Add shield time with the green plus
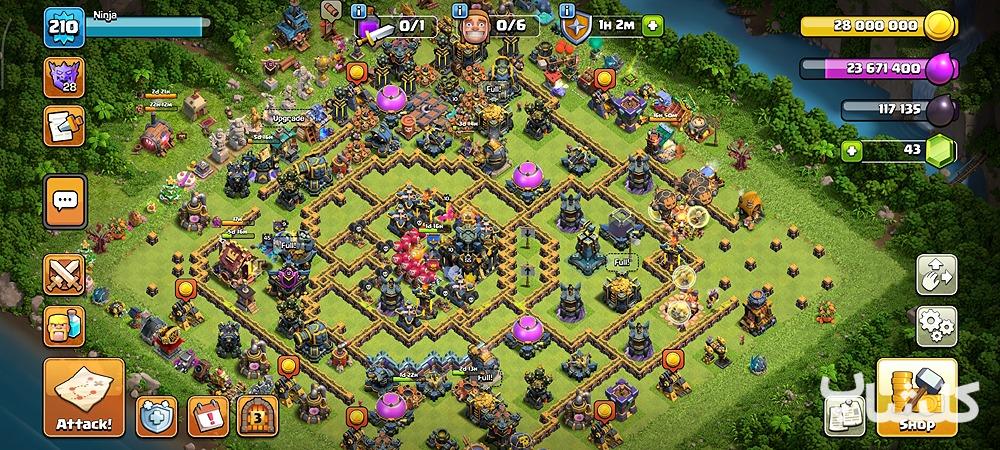 click(x=653, y=25)
